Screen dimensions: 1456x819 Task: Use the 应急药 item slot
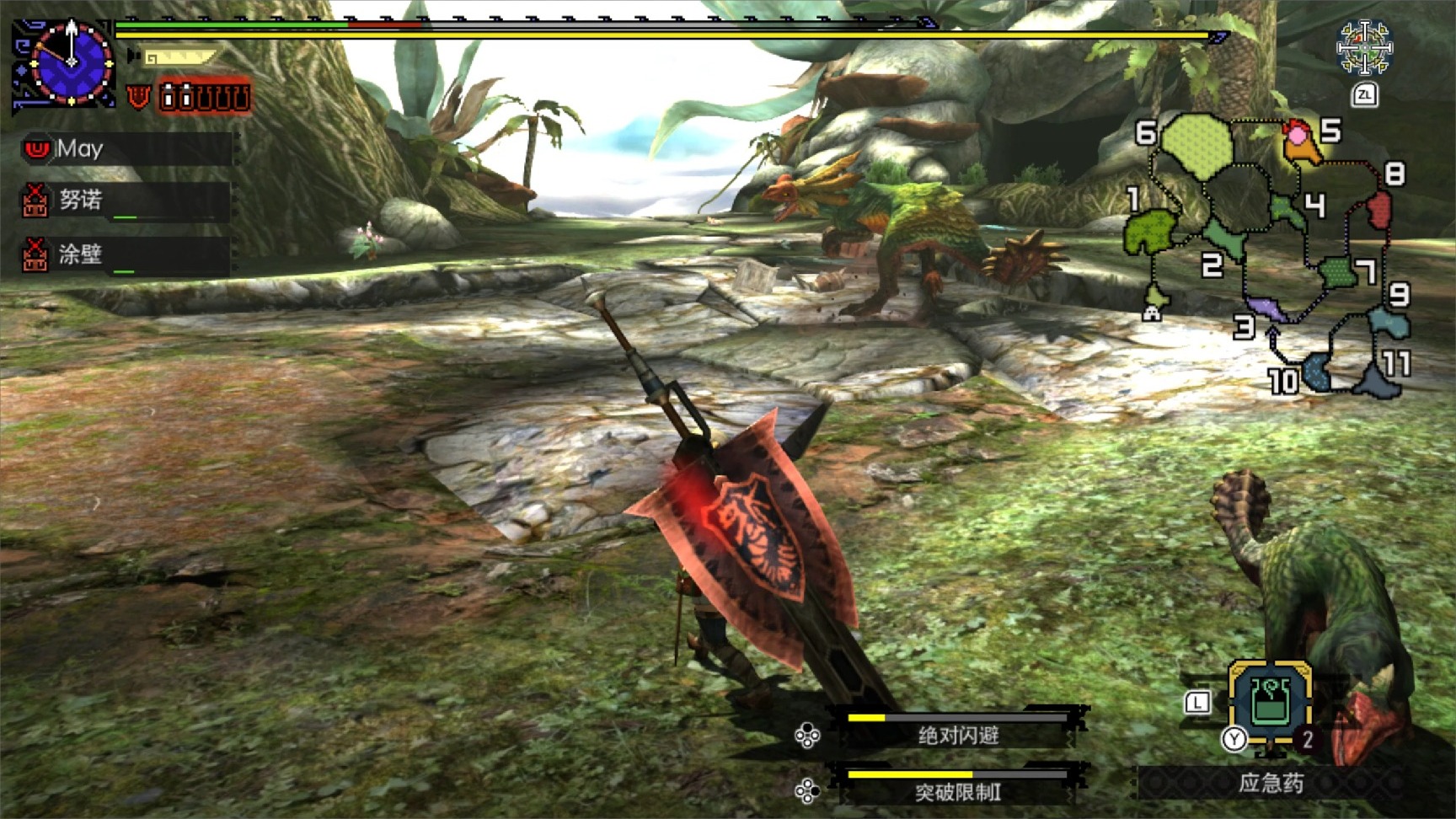[1269, 701]
